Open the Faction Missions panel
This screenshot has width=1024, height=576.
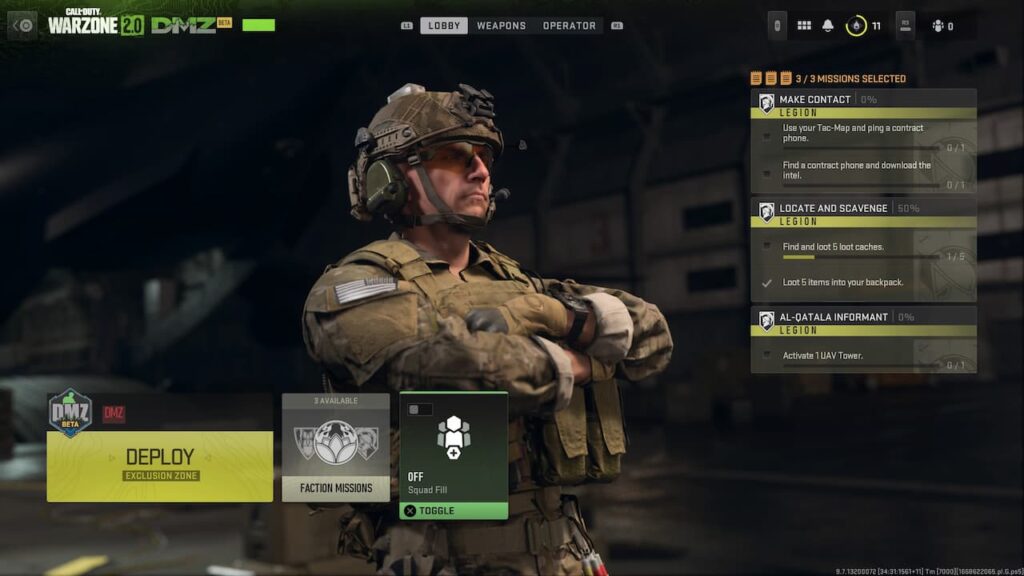pos(336,447)
